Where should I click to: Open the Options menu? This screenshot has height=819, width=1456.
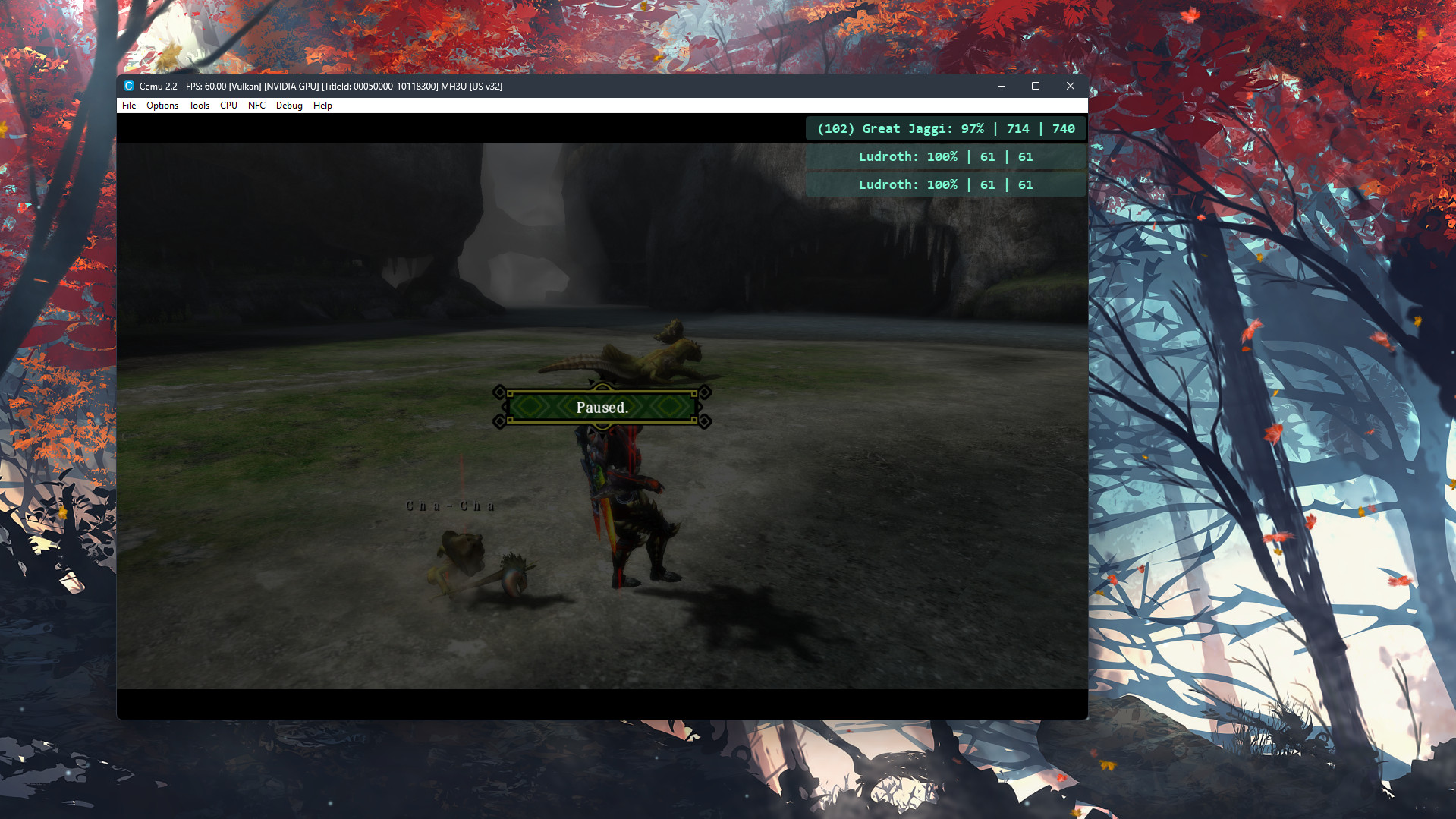tap(162, 106)
